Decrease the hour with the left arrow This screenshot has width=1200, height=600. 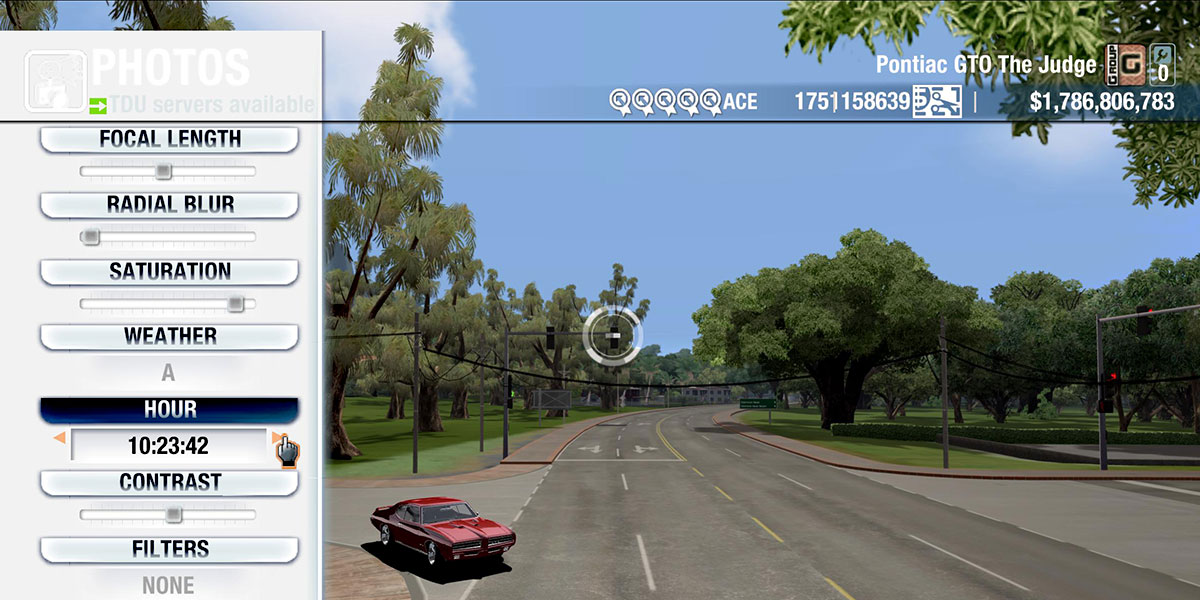click(60, 438)
